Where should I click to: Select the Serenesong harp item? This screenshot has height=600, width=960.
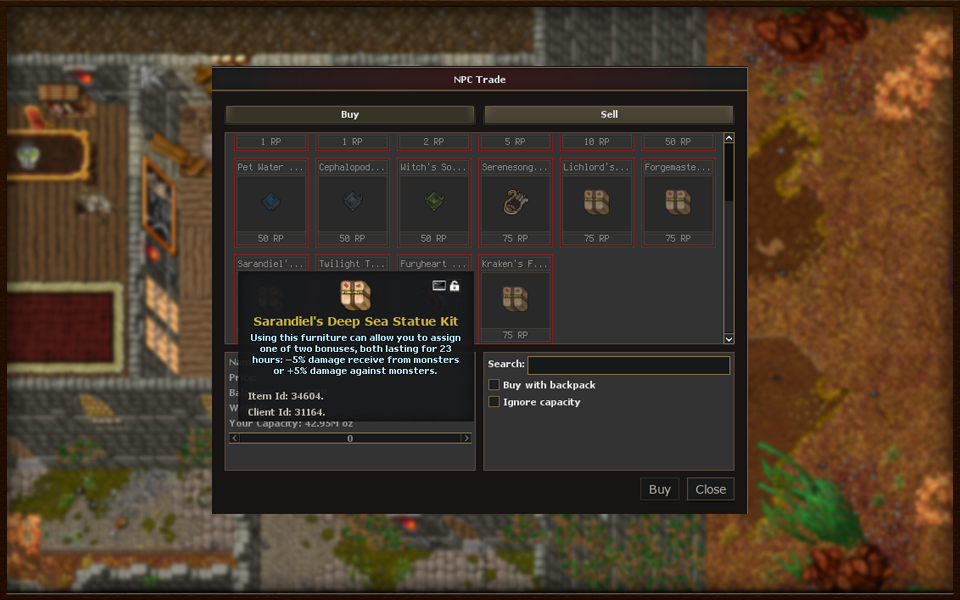coord(515,203)
